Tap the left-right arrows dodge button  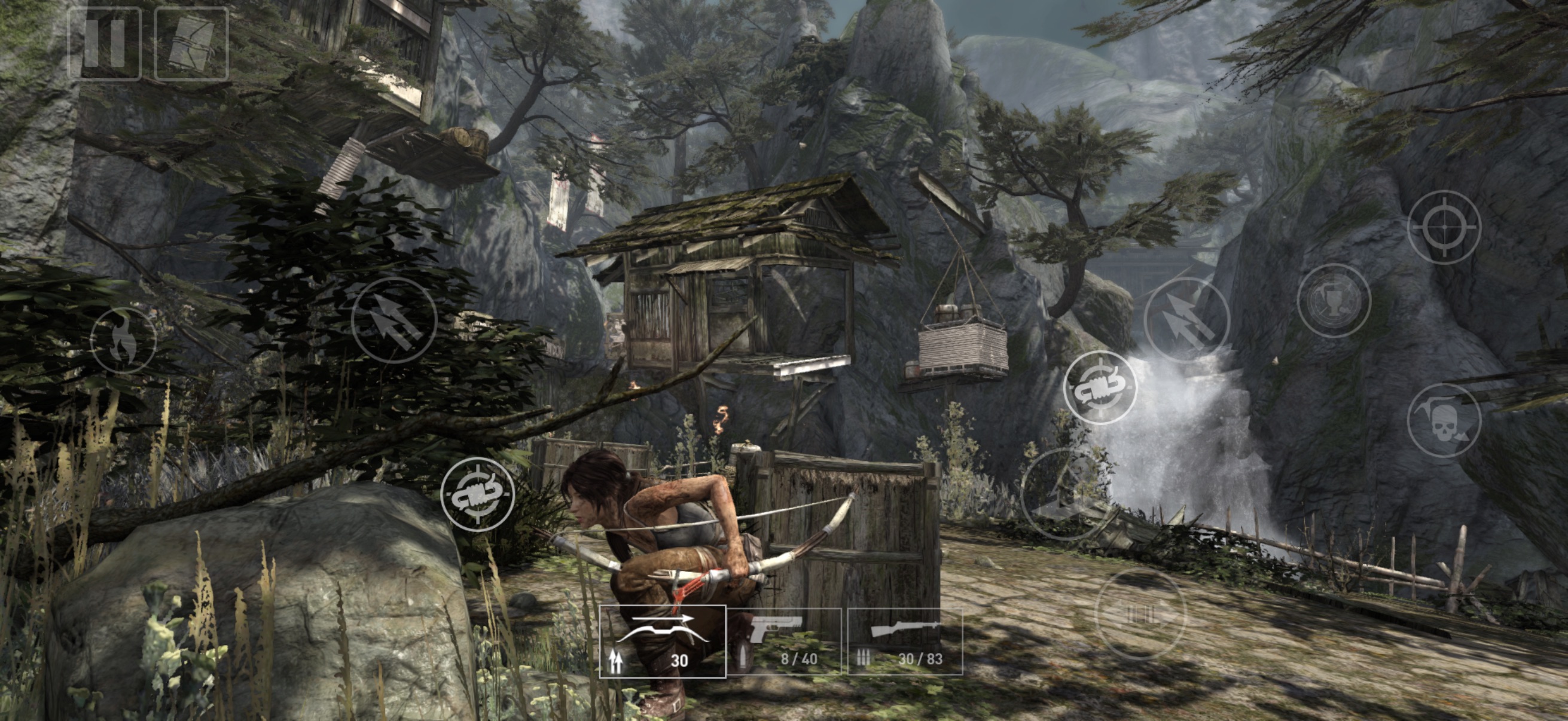[x=1140, y=615]
